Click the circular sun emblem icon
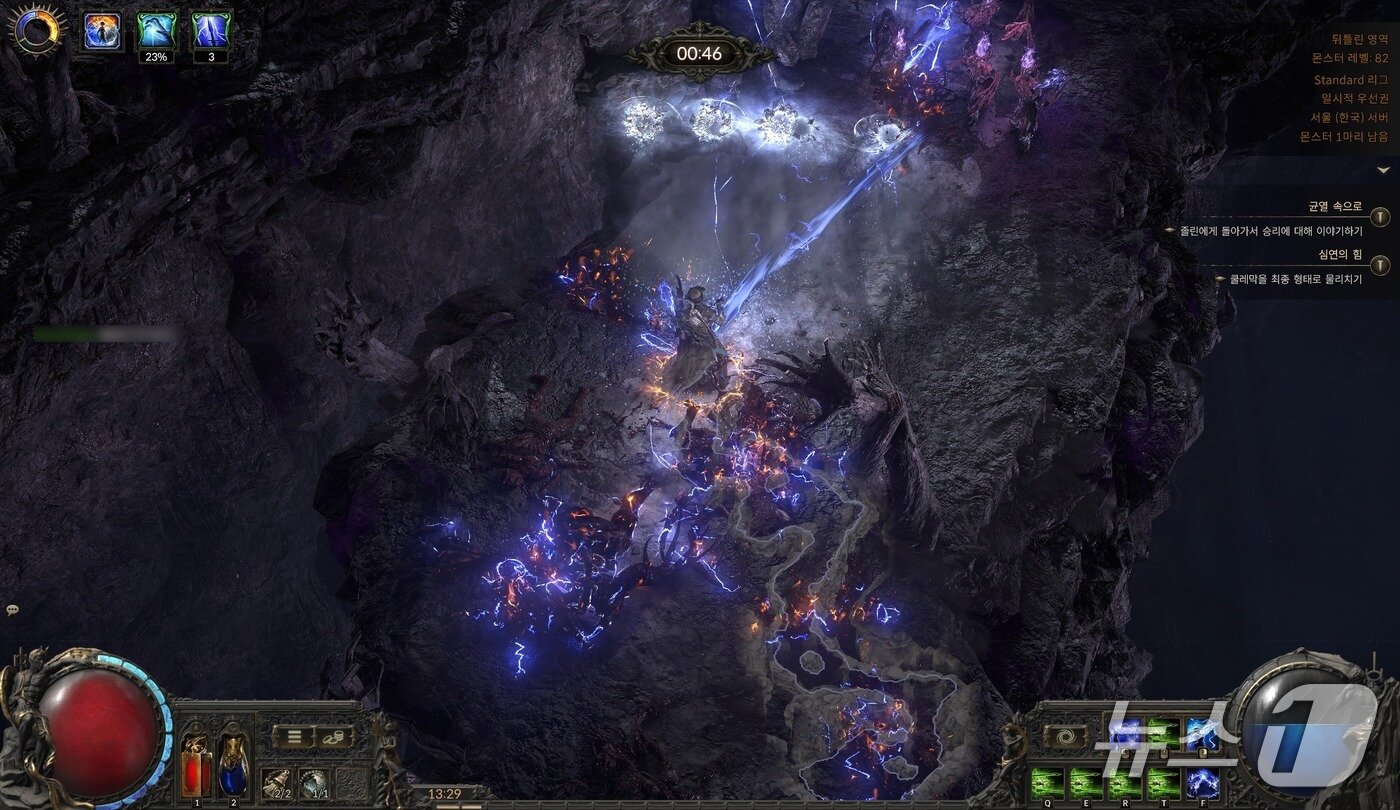Screen dimensions: 1400x810 pos(37,30)
